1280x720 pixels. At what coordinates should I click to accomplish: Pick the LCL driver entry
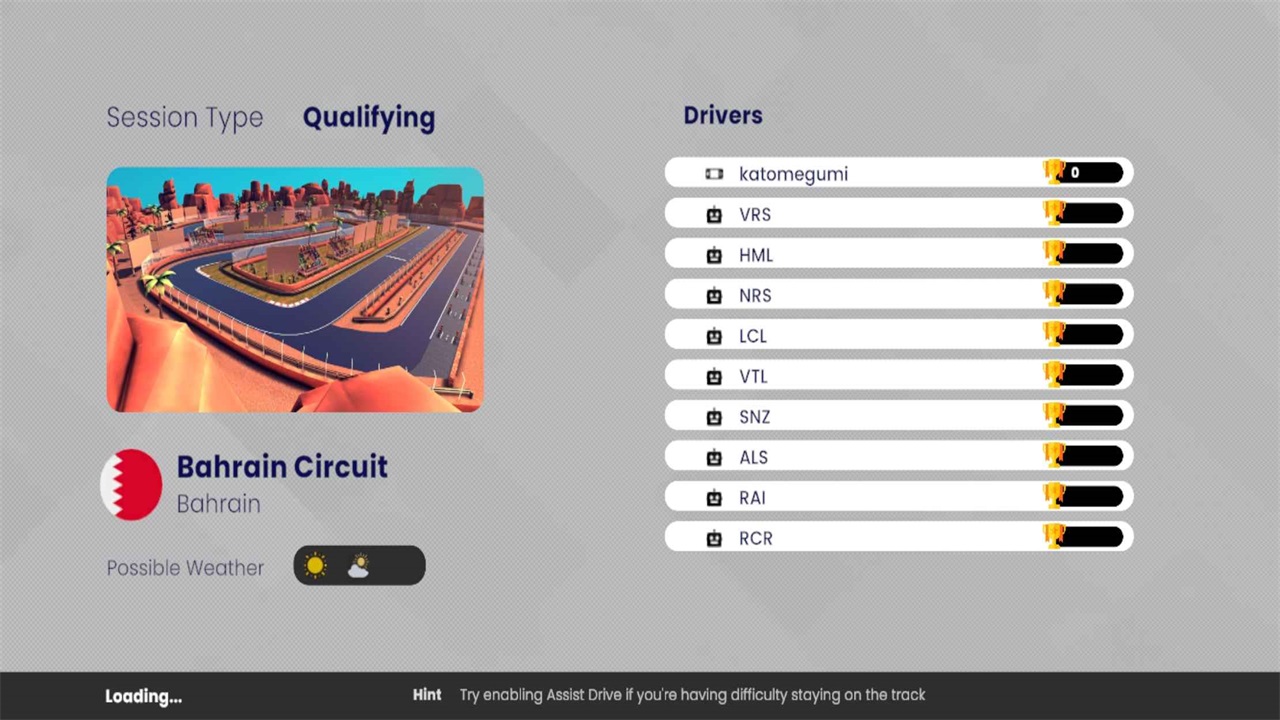(x=898, y=335)
